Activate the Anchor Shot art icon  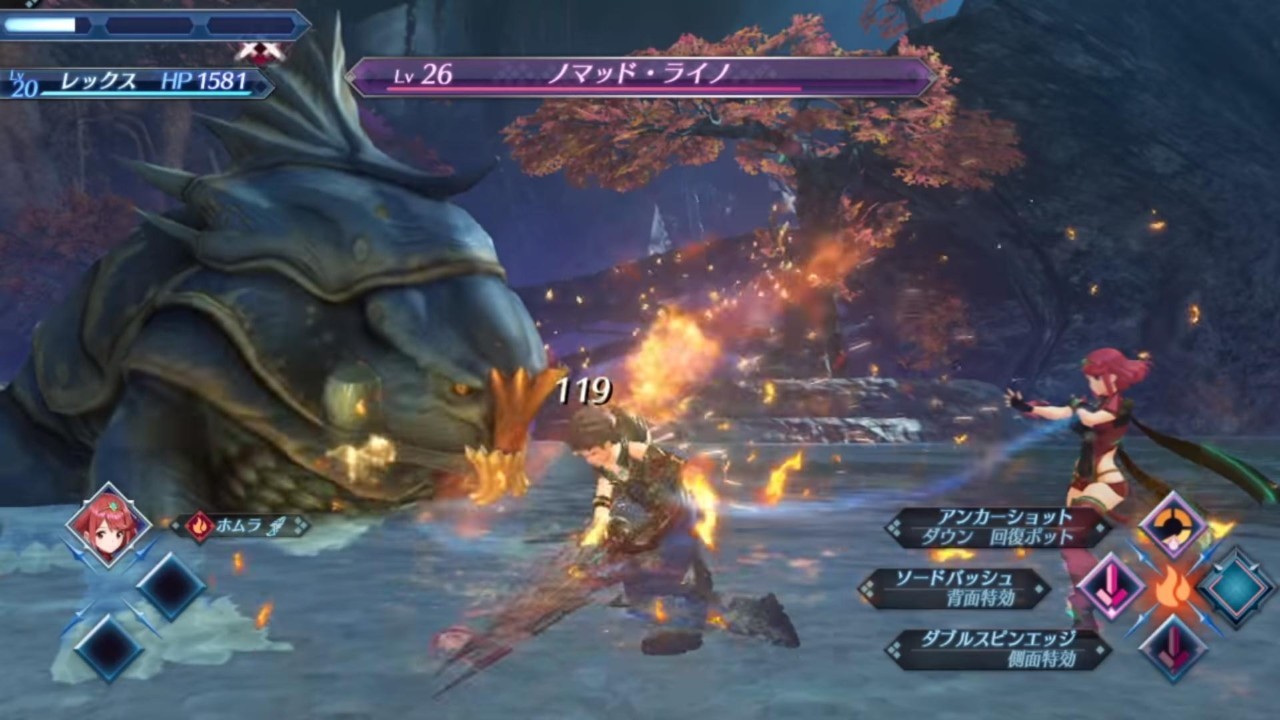(x=1173, y=525)
